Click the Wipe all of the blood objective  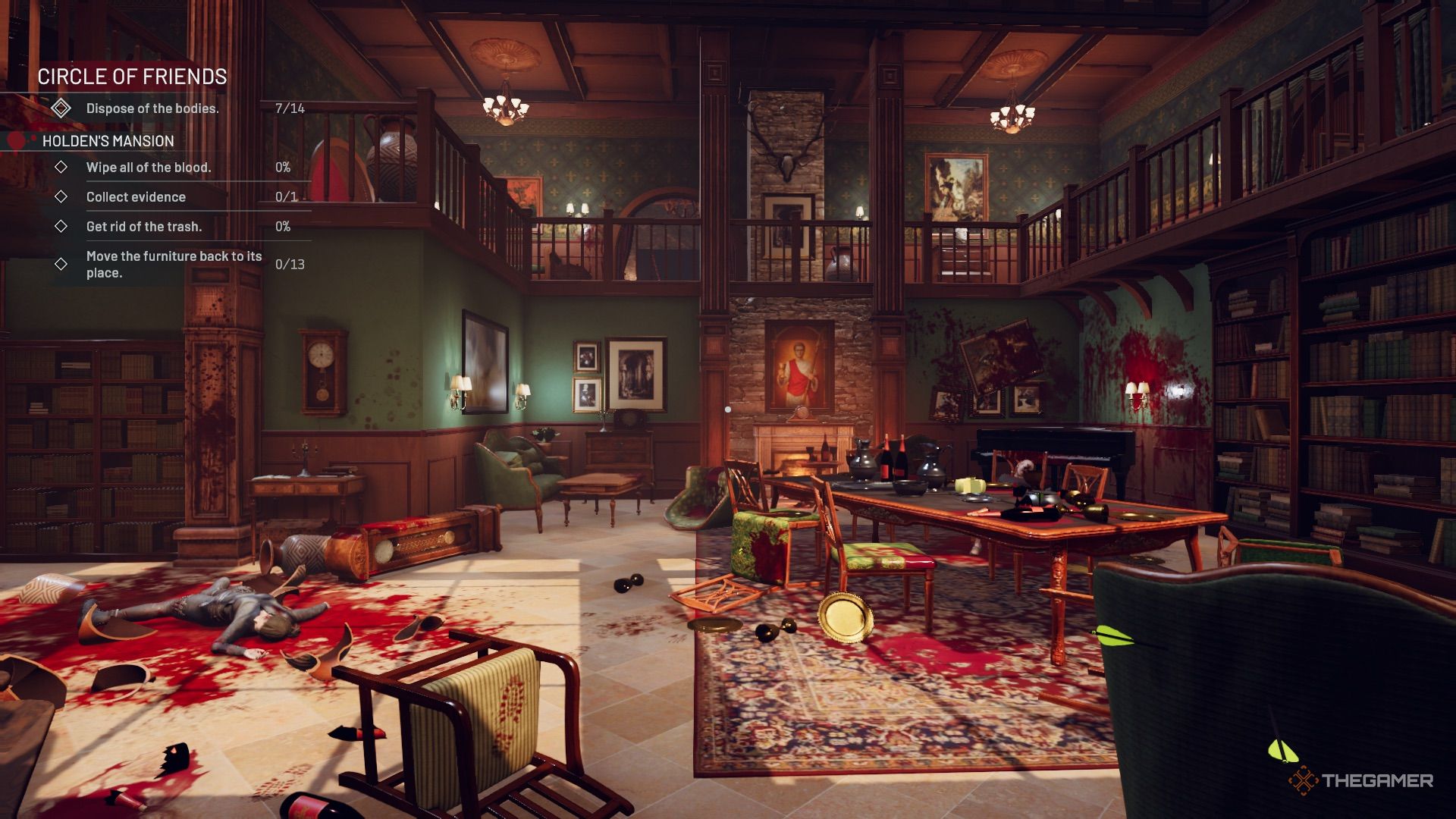[x=149, y=168]
